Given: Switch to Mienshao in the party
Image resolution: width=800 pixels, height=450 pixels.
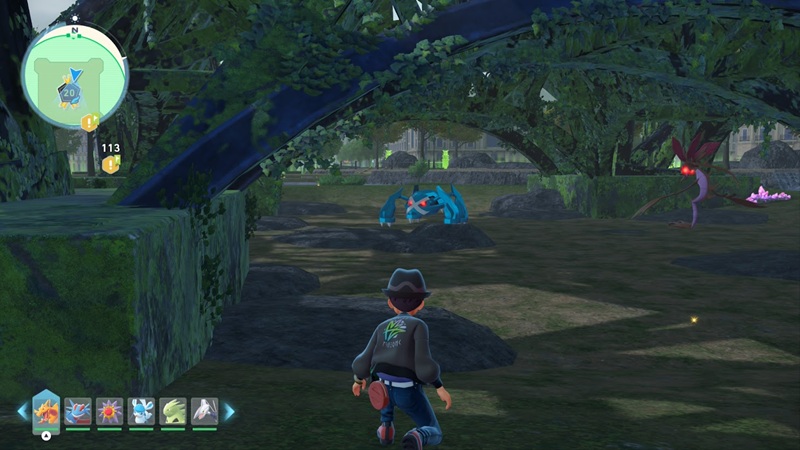Looking at the screenshot, I should point(204,411).
